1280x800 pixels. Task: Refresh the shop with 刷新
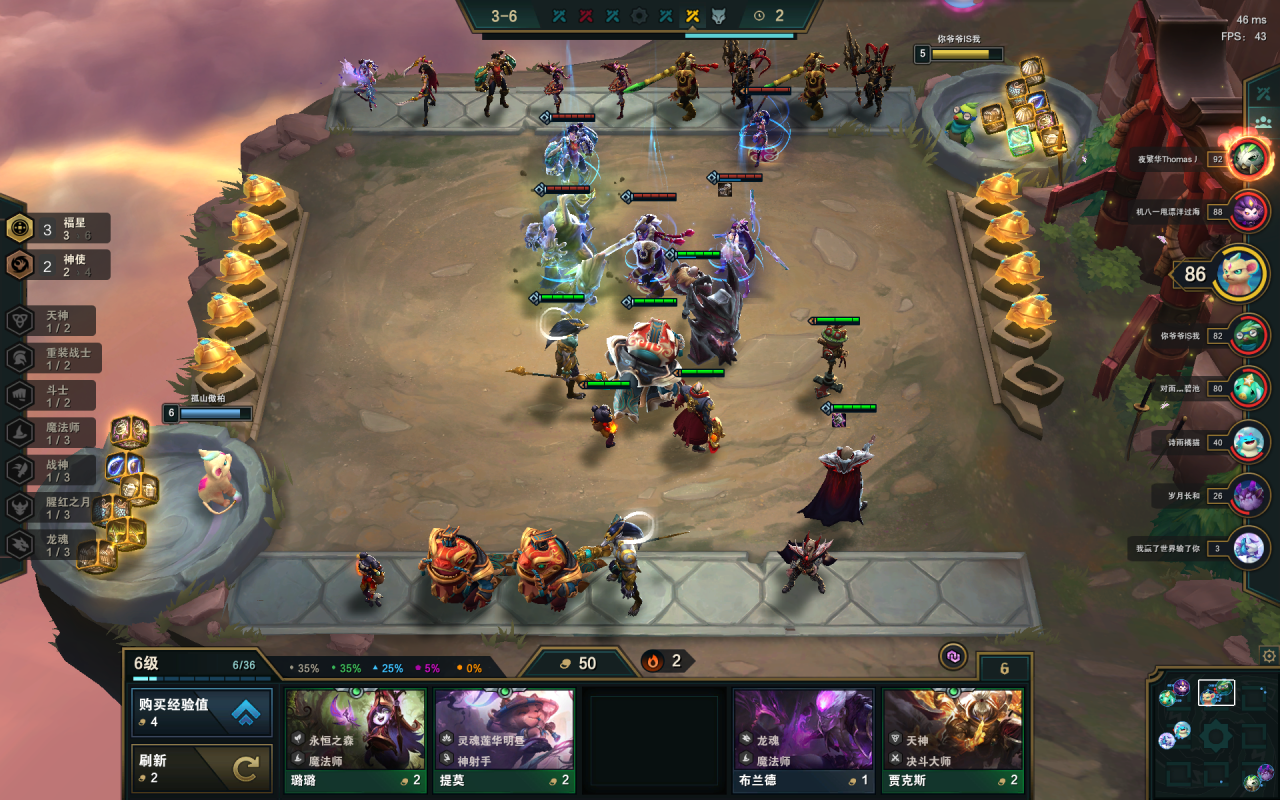click(x=202, y=768)
